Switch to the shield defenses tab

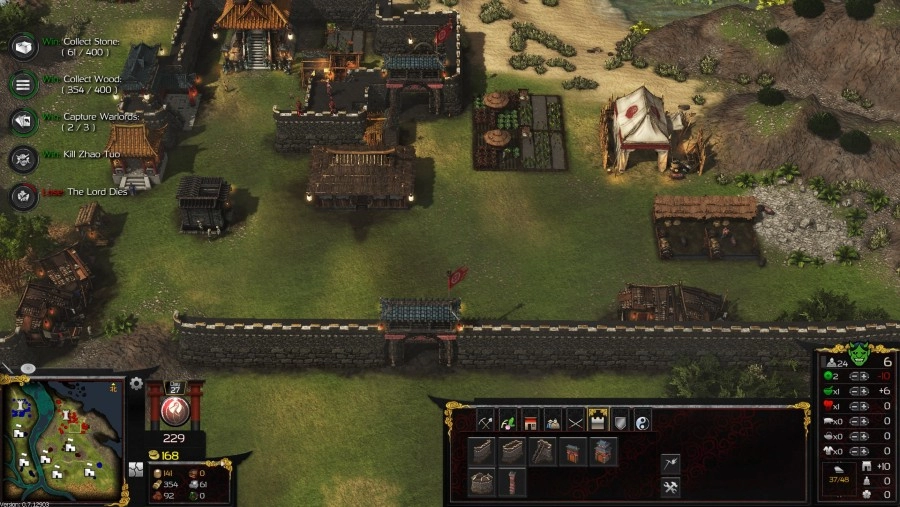click(x=620, y=420)
